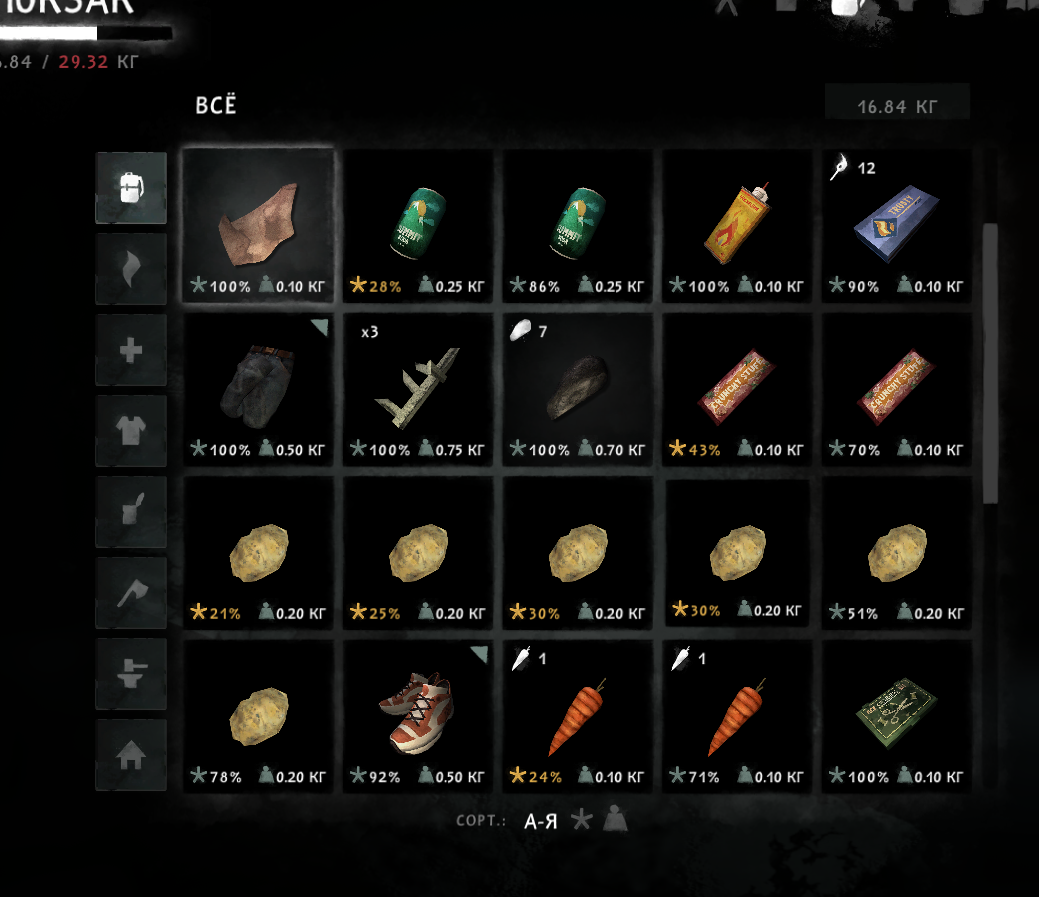Switch to the first aid cross tab
This screenshot has width=1039, height=897.
(x=131, y=350)
